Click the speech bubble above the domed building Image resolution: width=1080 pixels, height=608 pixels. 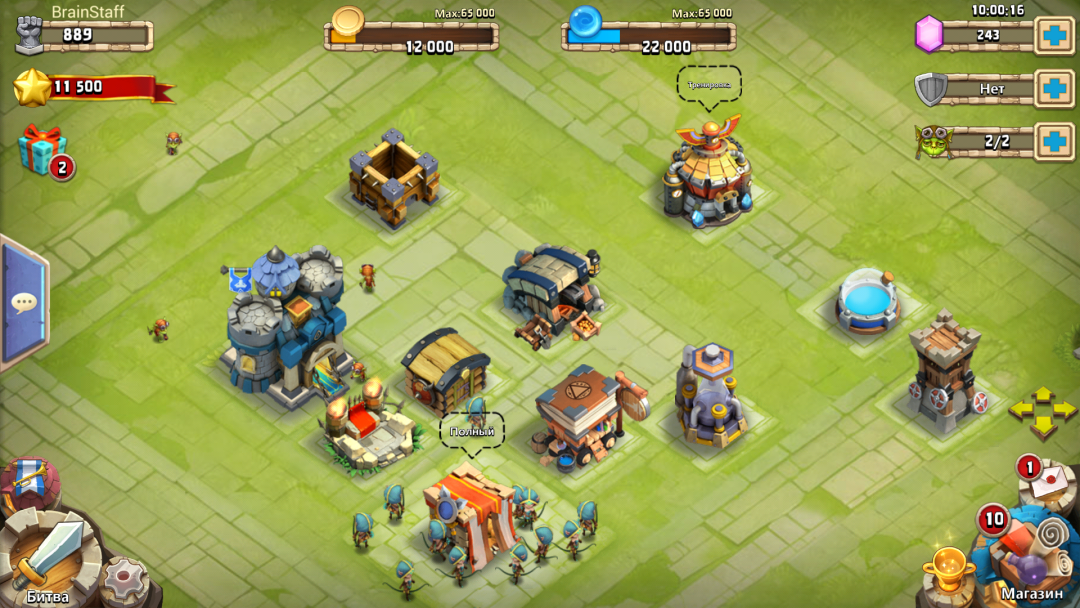tap(709, 85)
